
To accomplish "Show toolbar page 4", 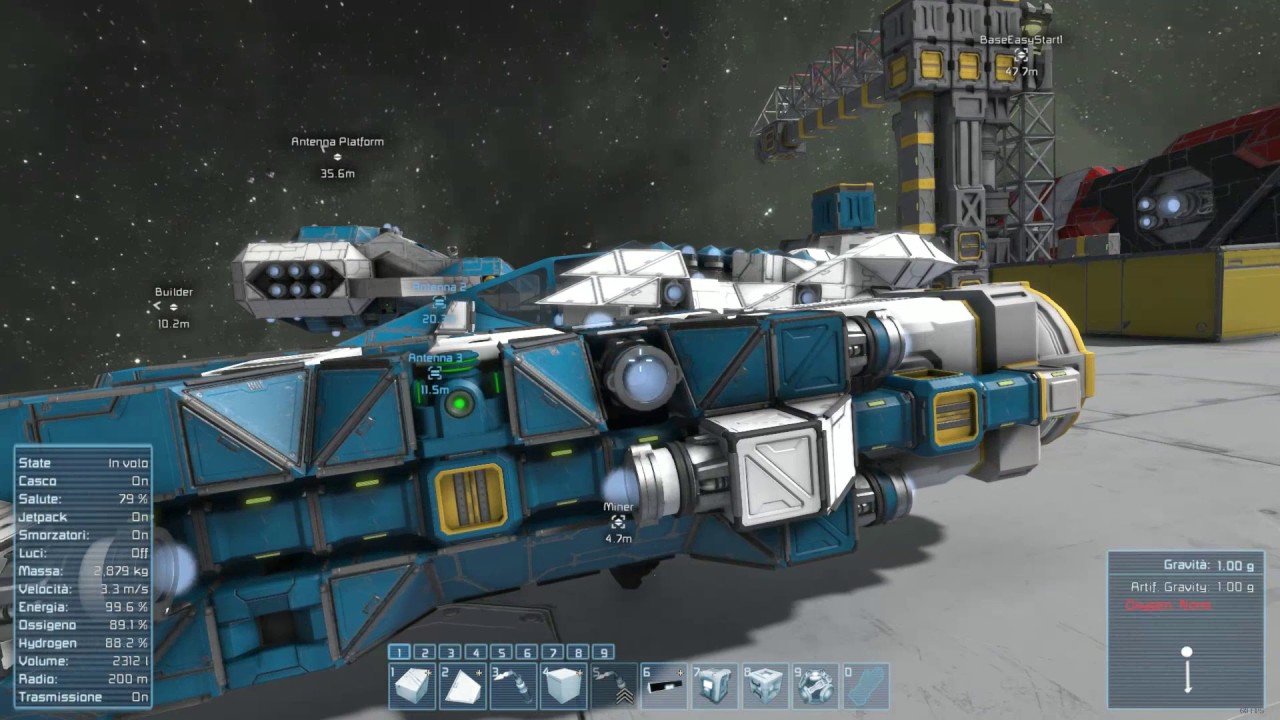I will pyautogui.click(x=476, y=653).
